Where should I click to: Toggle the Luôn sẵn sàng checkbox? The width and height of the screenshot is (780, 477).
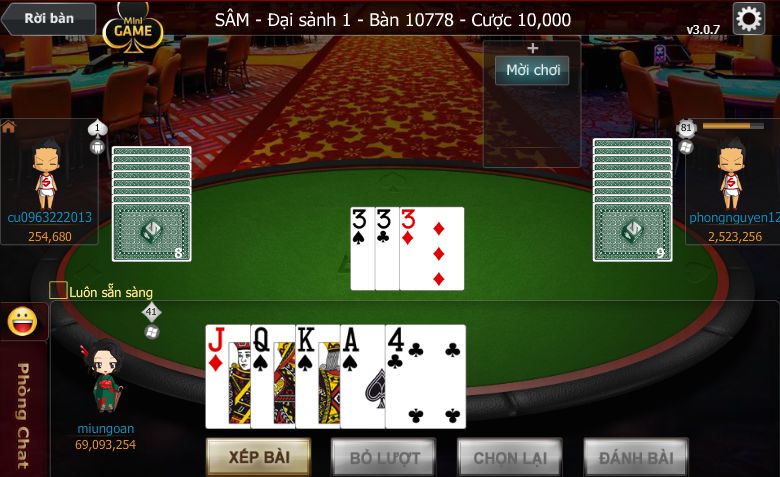click(x=59, y=291)
